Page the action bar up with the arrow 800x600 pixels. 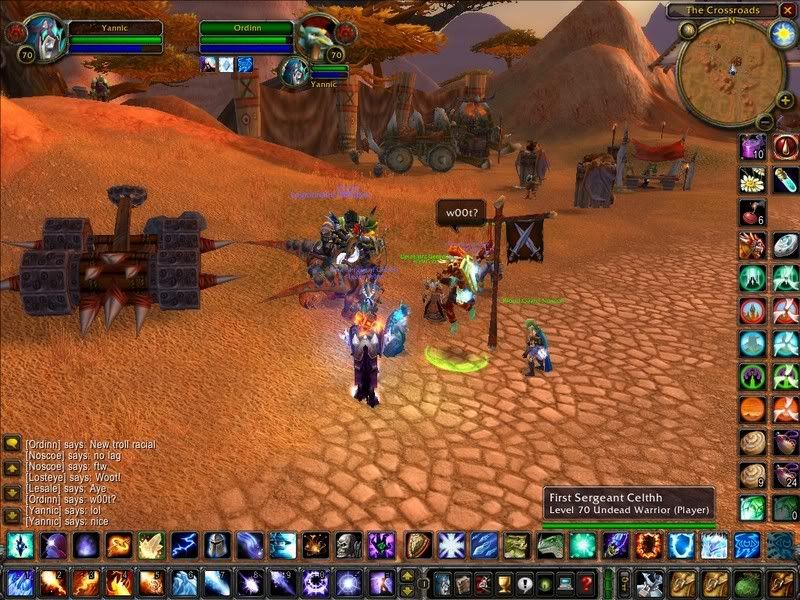click(407, 575)
